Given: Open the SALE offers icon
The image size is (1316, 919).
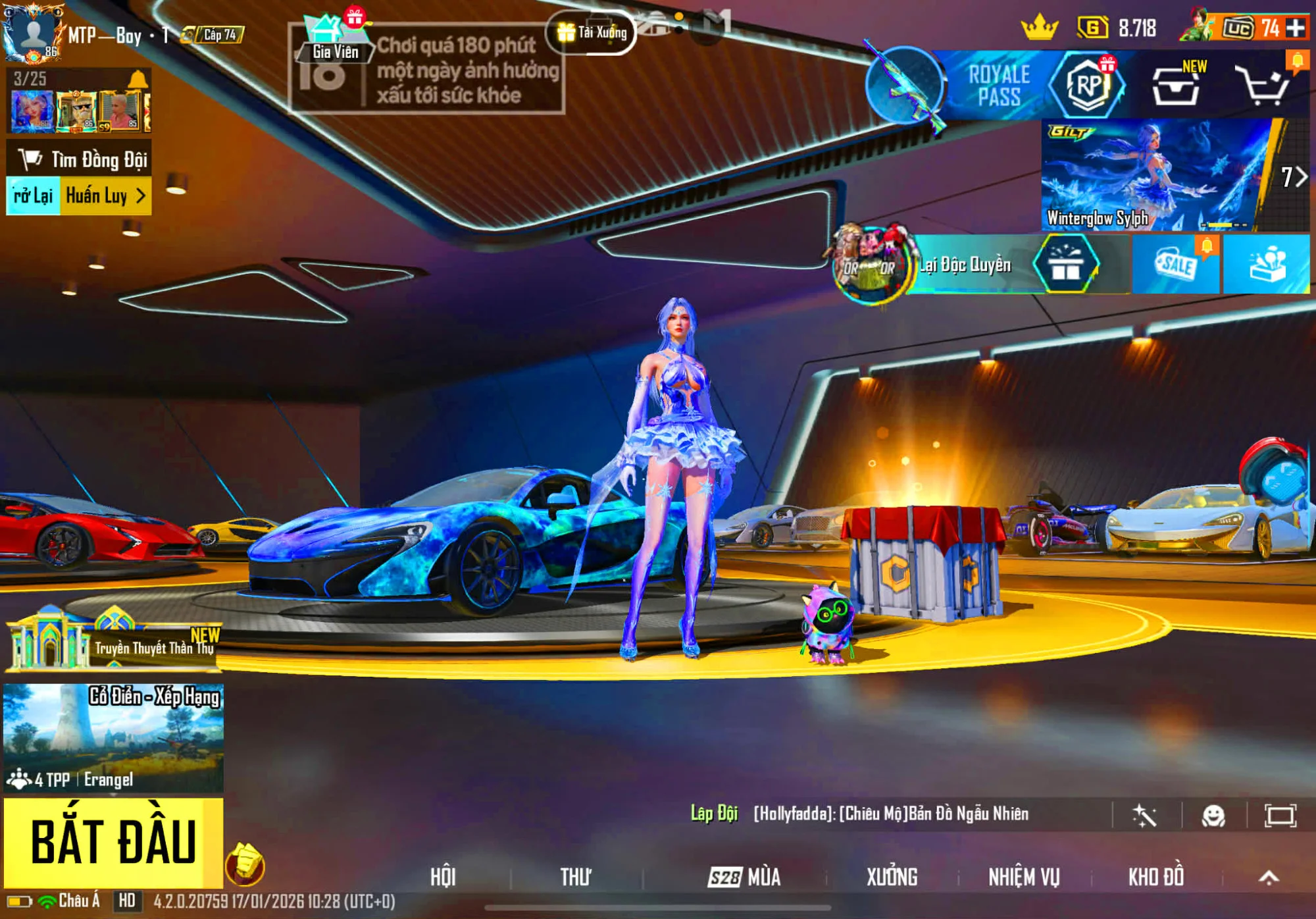Looking at the screenshot, I should (1176, 265).
